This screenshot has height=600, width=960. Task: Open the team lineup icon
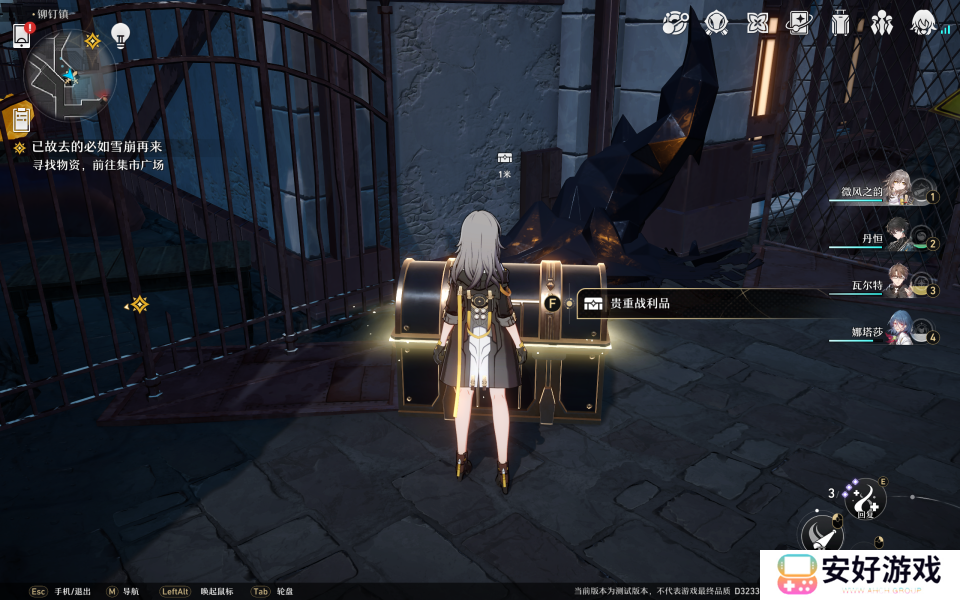[x=881, y=22]
